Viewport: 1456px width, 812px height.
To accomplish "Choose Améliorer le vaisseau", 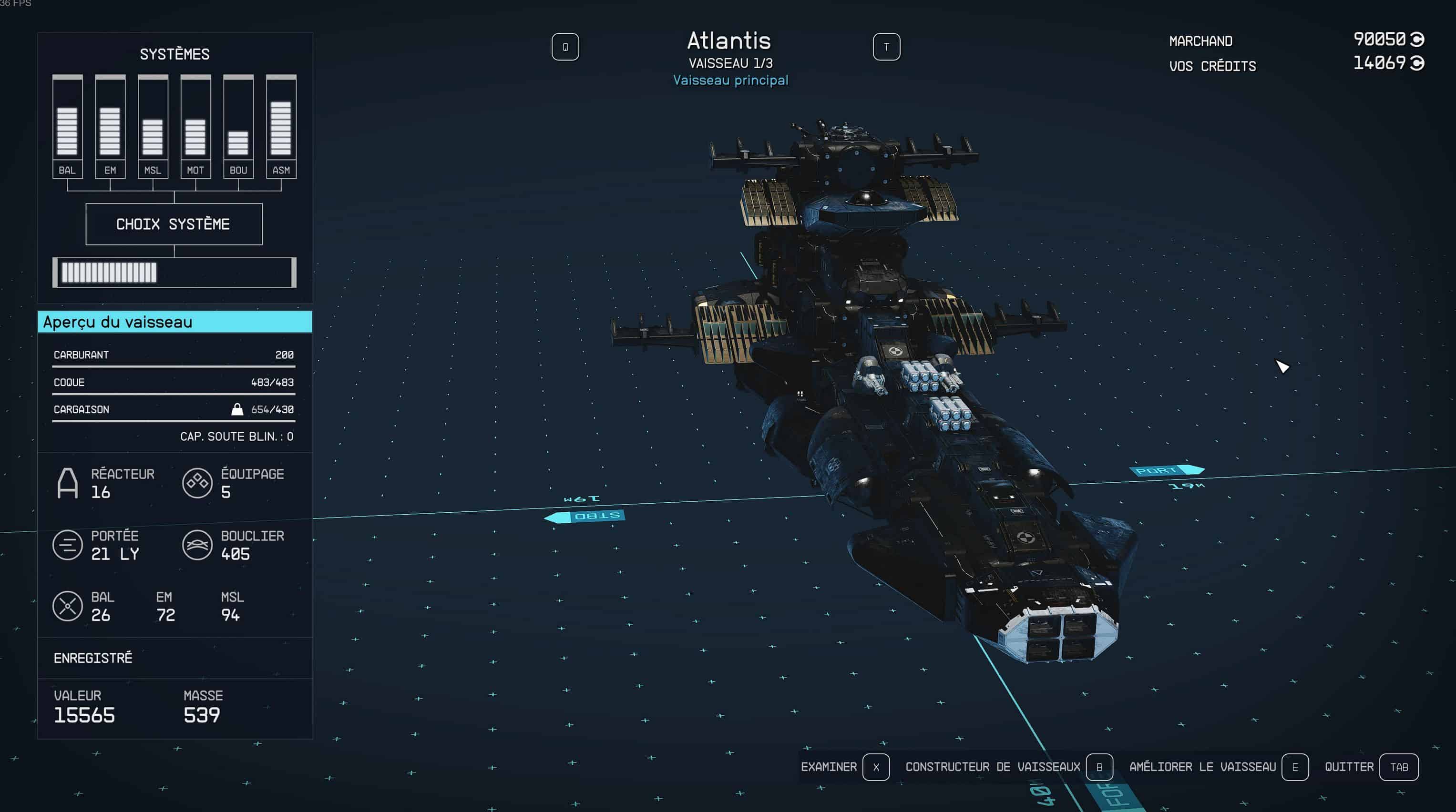I will [1218, 767].
